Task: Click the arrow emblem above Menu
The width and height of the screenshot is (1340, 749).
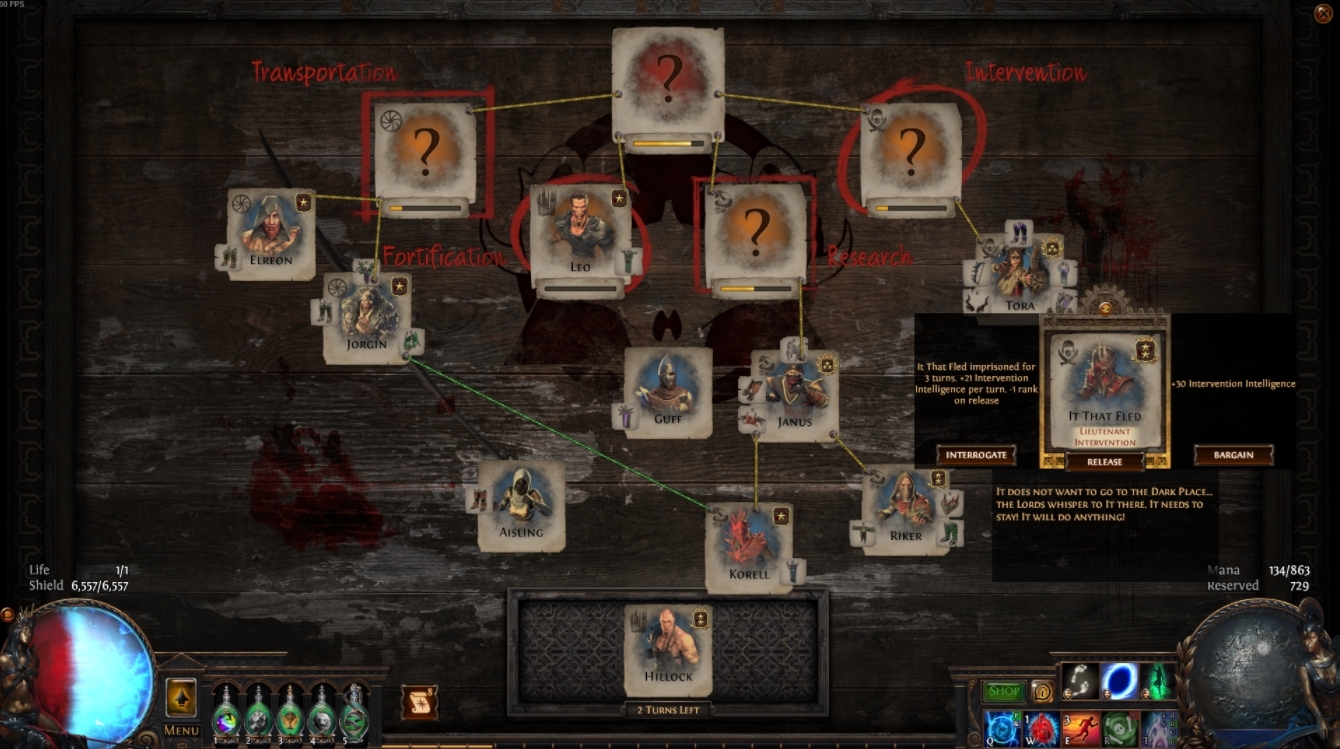Action: pyautogui.click(x=180, y=695)
